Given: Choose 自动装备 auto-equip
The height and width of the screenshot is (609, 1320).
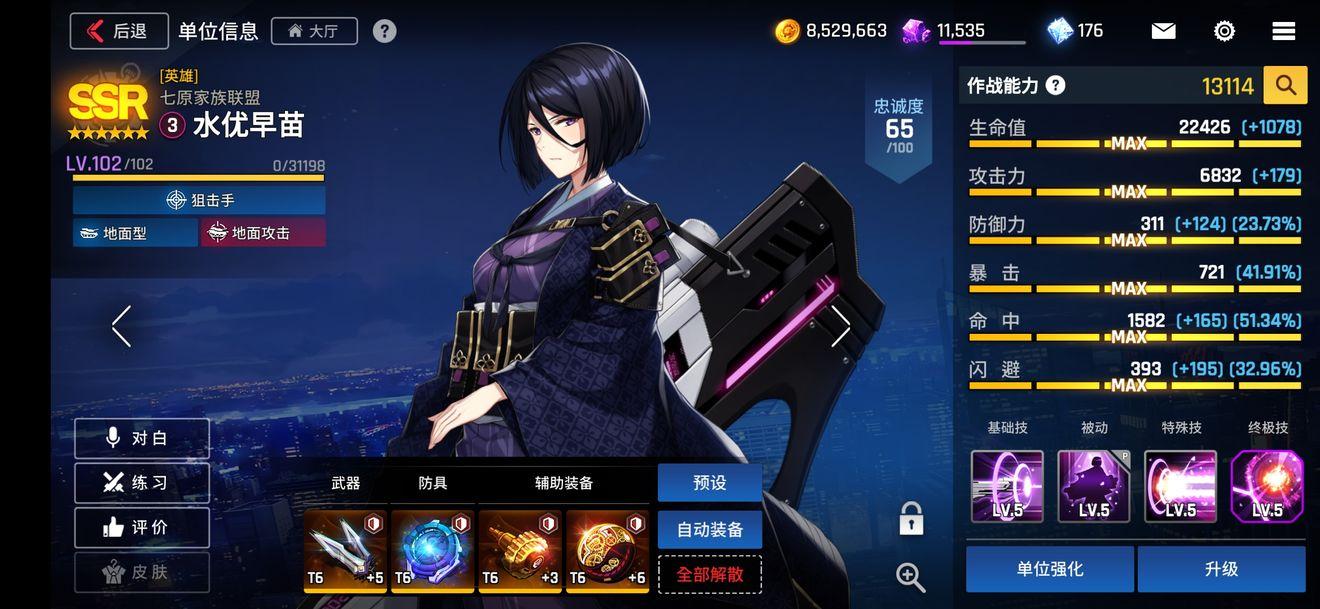Looking at the screenshot, I should coord(709,529).
